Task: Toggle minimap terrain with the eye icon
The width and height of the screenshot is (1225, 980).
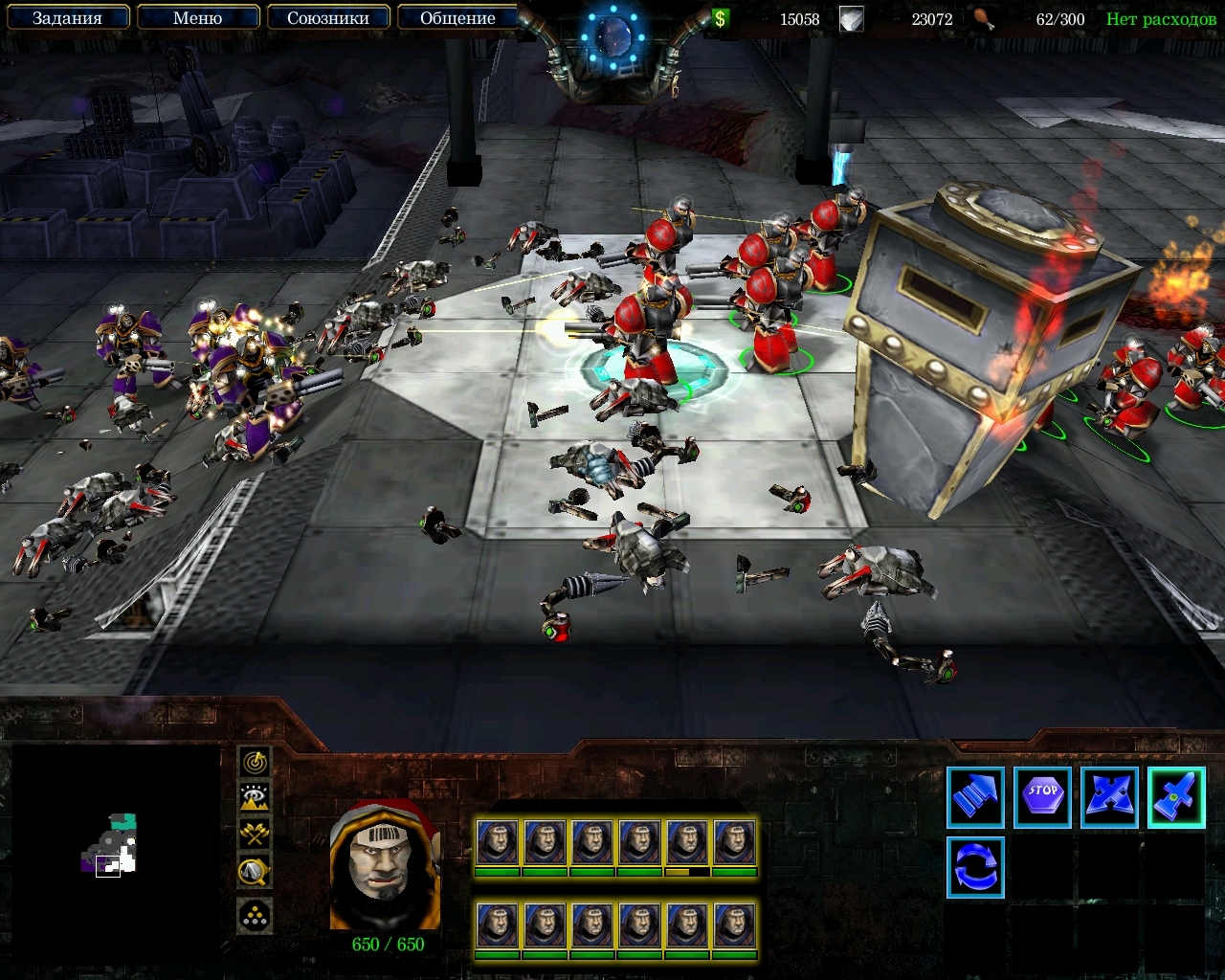Action: pos(255,797)
